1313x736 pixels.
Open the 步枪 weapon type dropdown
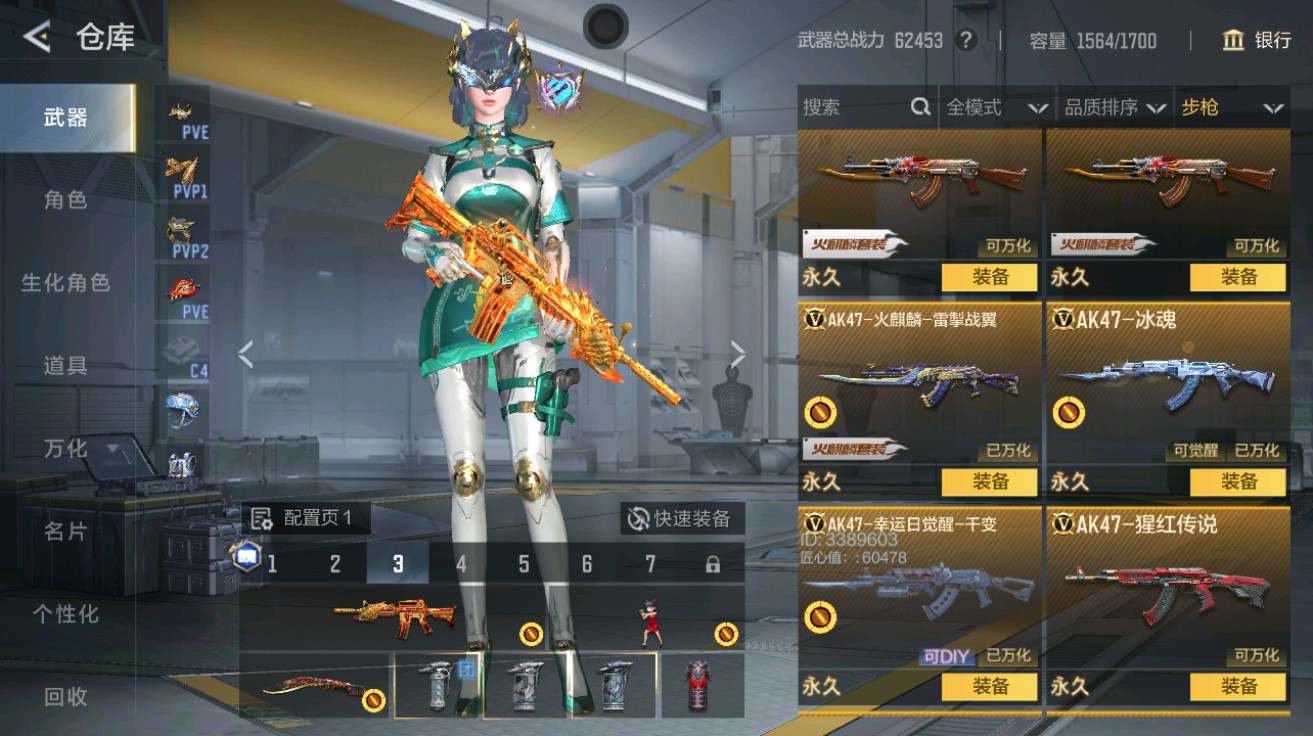[x=1231, y=107]
